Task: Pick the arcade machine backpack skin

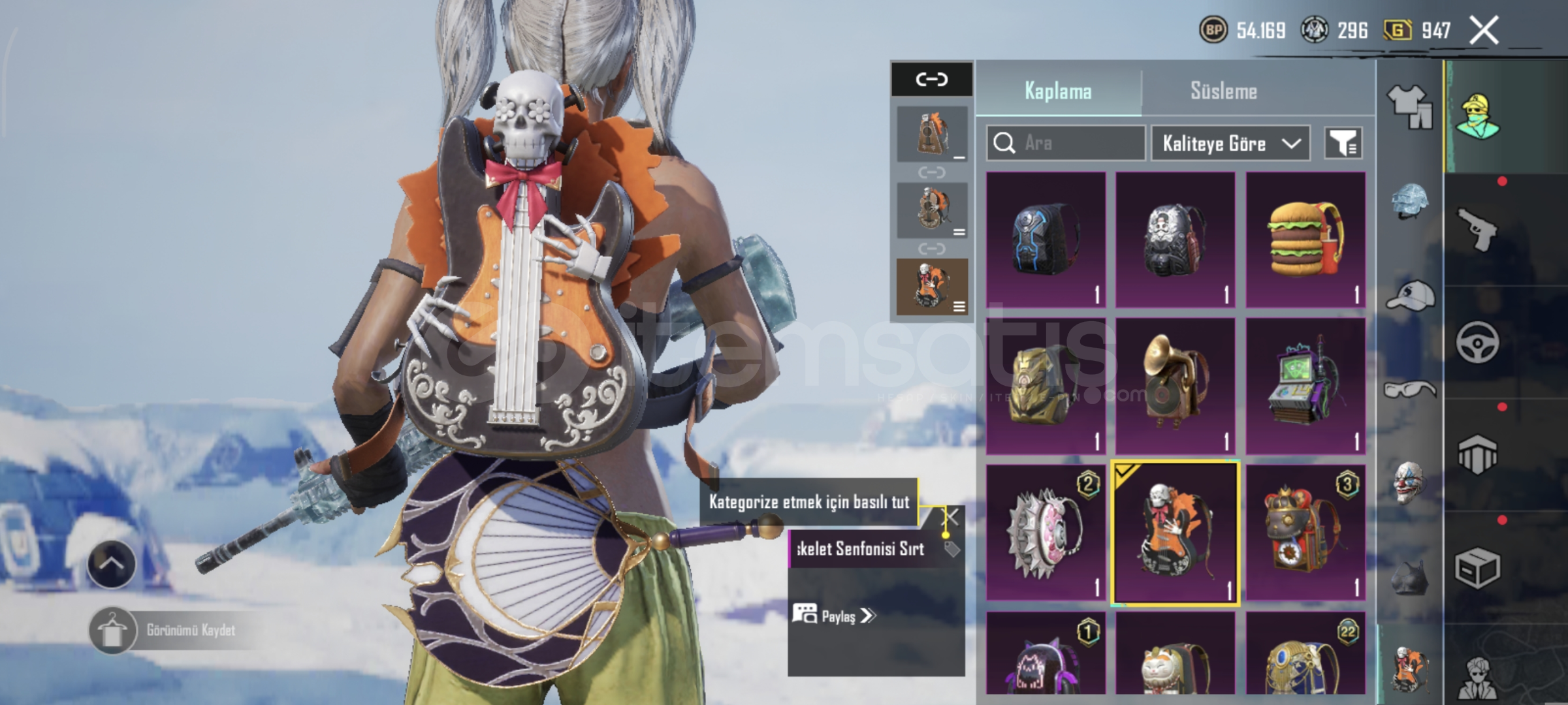Action: click(x=1305, y=386)
